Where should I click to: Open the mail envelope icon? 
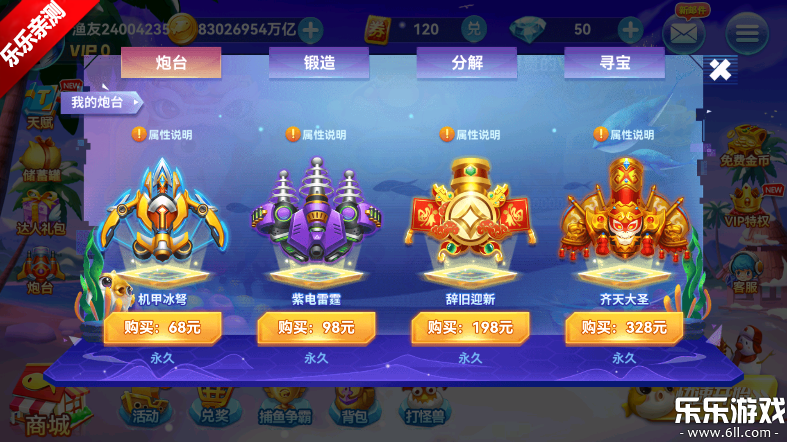(684, 34)
